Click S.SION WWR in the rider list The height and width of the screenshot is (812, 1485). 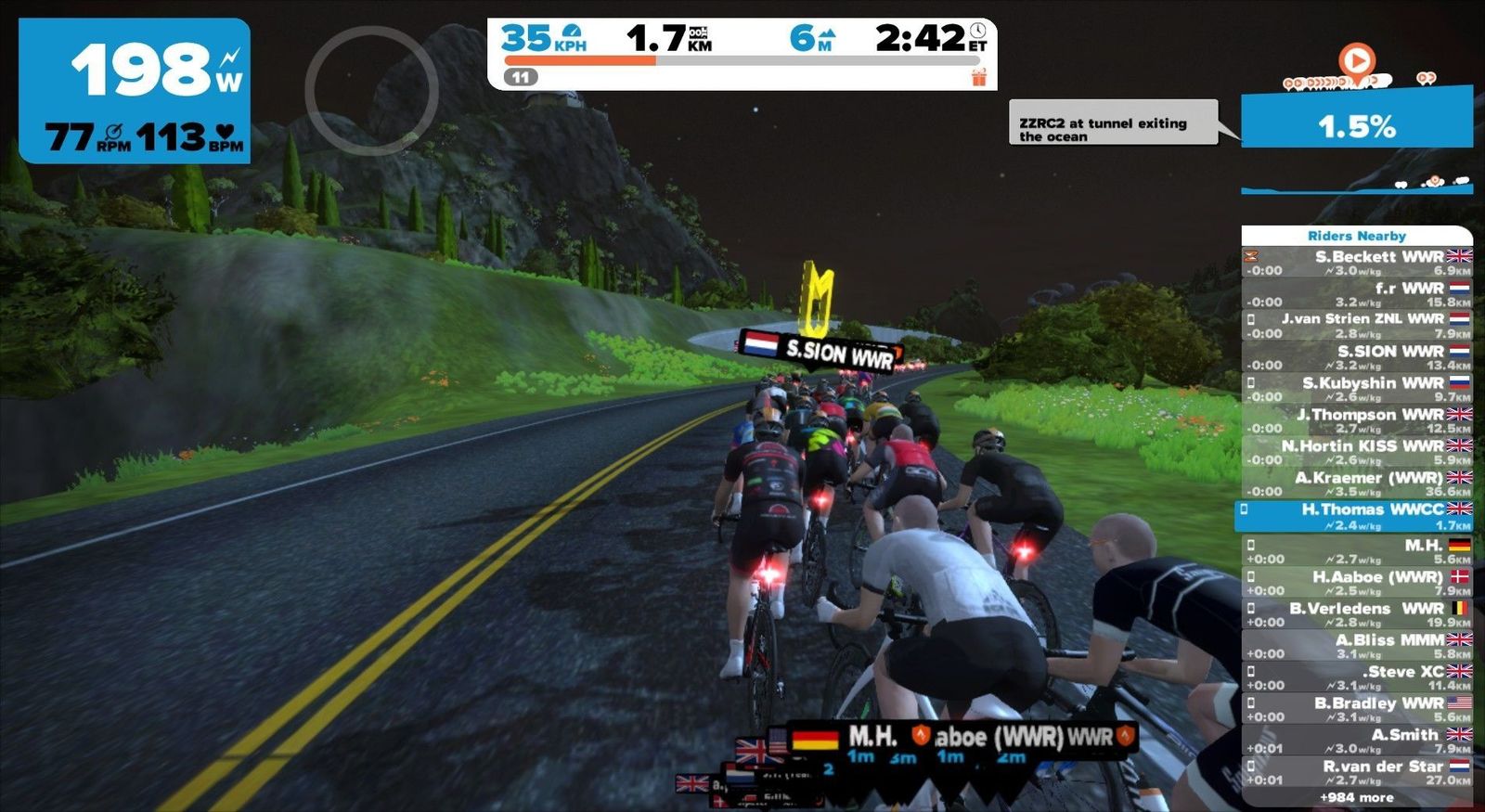click(x=1357, y=357)
